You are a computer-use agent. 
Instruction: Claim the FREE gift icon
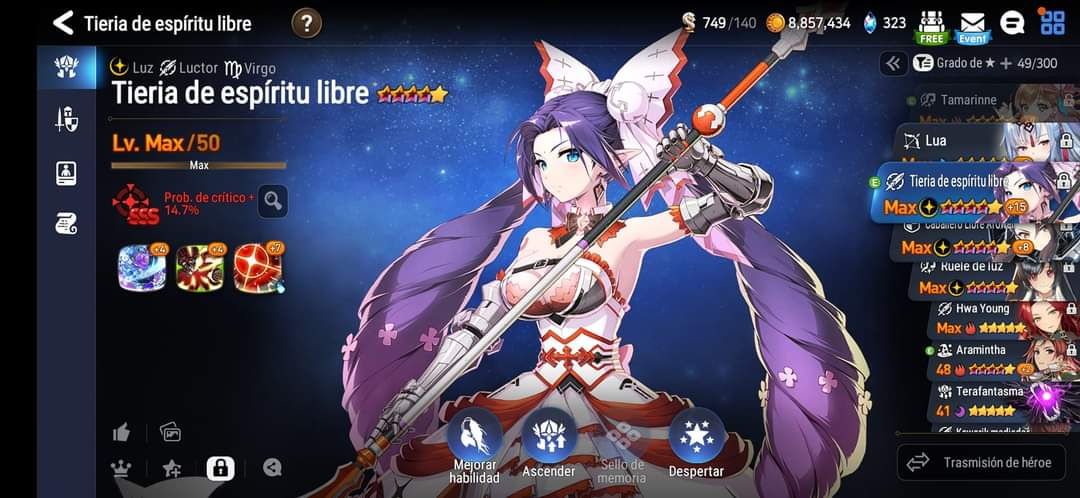[x=932, y=25]
